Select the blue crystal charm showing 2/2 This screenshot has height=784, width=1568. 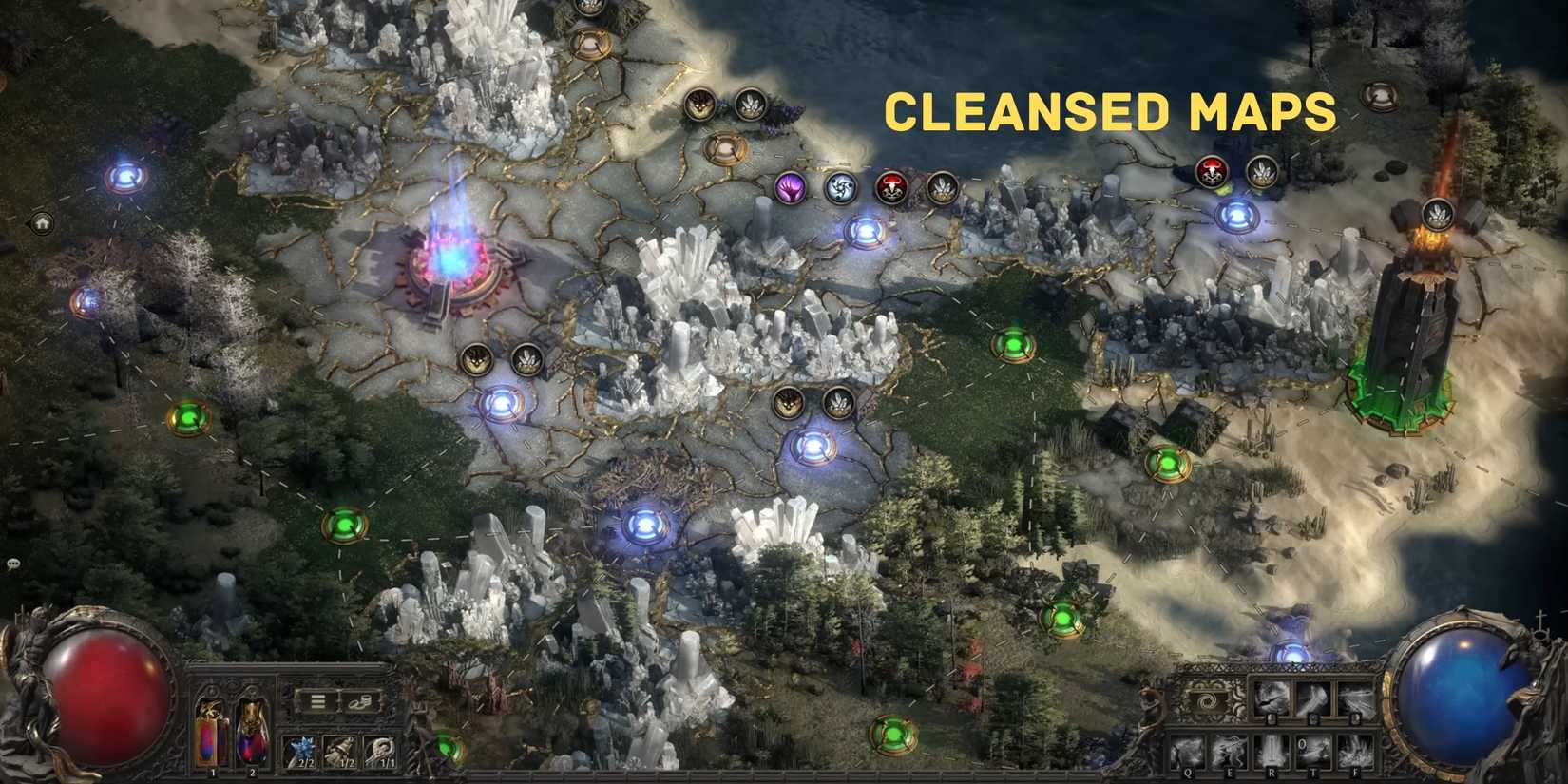pyautogui.click(x=299, y=750)
